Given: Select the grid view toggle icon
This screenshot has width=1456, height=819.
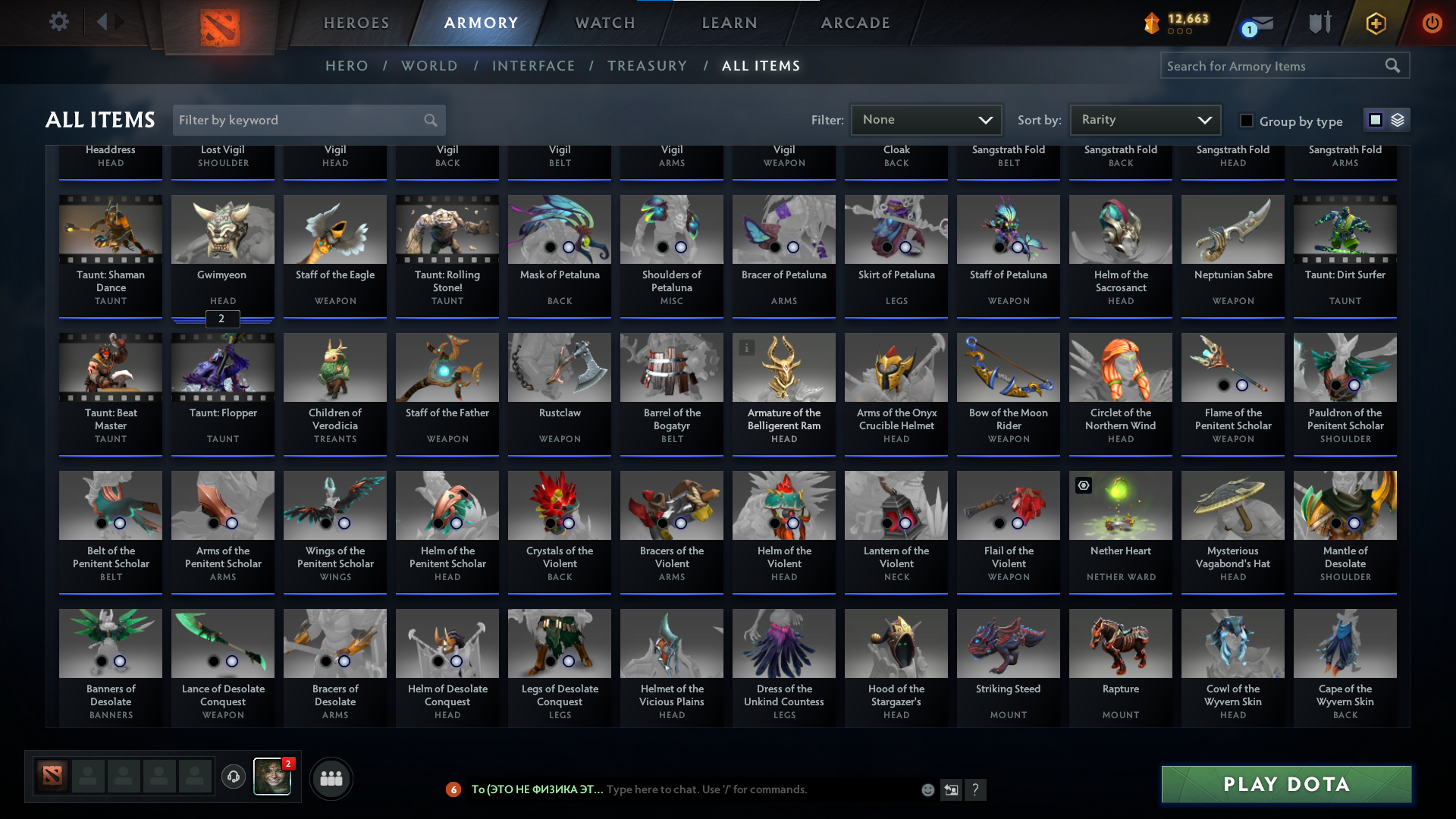Looking at the screenshot, I should 1375,119.
